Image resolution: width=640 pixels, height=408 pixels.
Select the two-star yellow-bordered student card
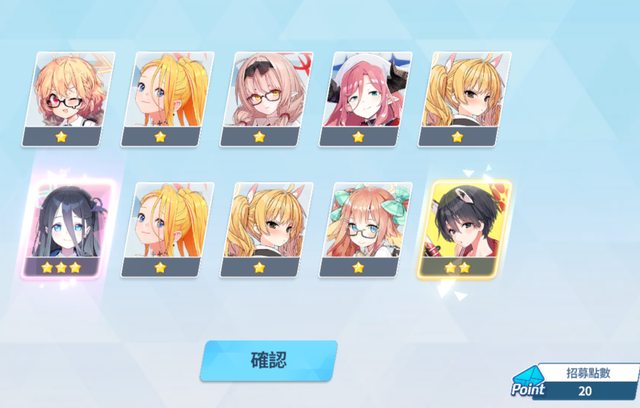466,229
